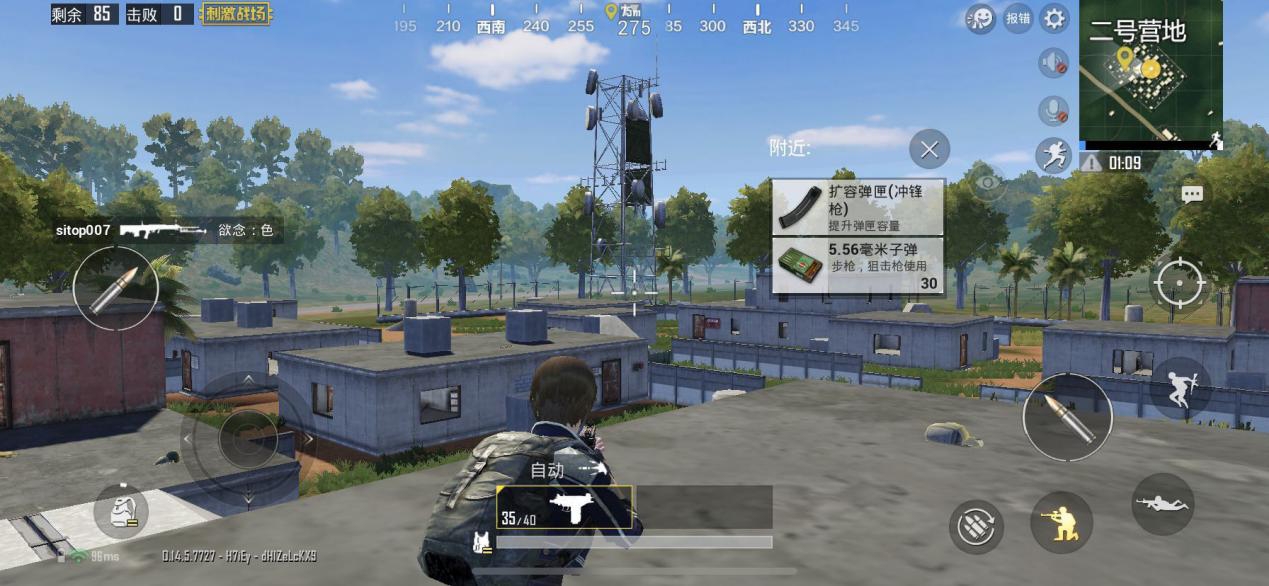1269x586 pixels.
Task: Close the 附近 nearby loot panel
Action: [x=929, y=150]
